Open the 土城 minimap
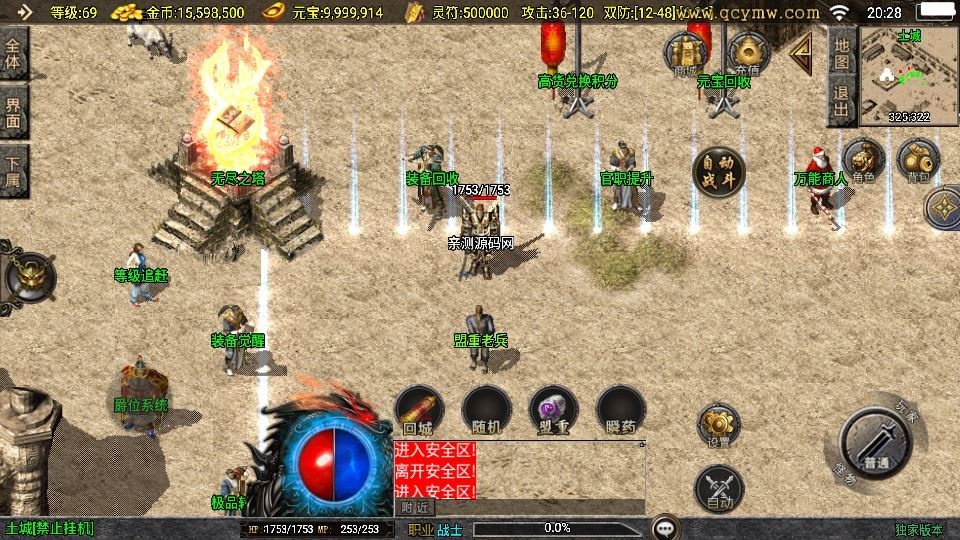 tap(909, 75)
